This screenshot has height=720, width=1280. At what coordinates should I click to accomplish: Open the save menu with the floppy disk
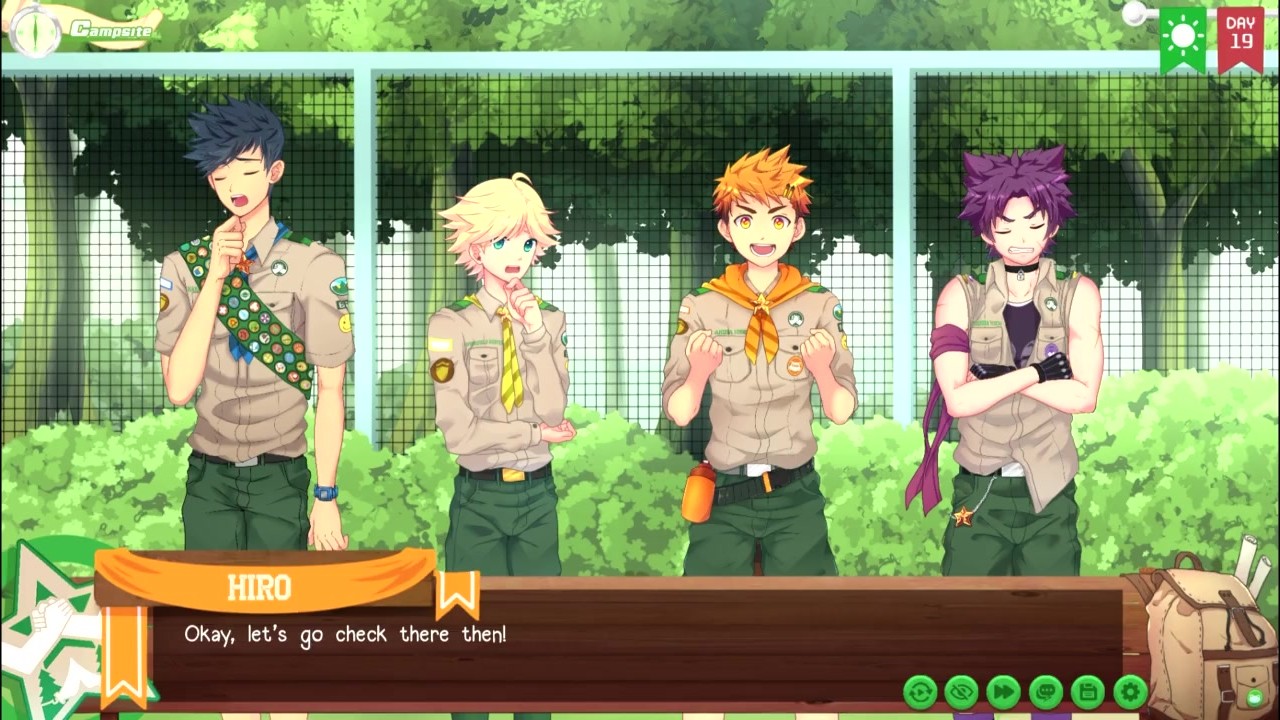(x=1088, y=691)
